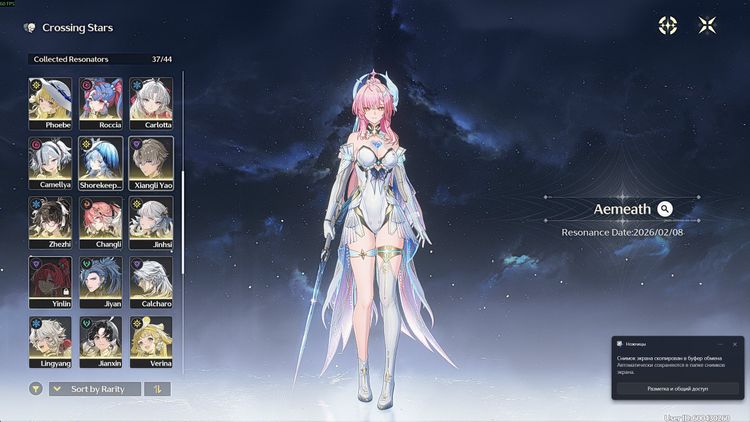Select the Phoebe resonator portrait
Screen dimensions: 750x422
tap(49, 103)
